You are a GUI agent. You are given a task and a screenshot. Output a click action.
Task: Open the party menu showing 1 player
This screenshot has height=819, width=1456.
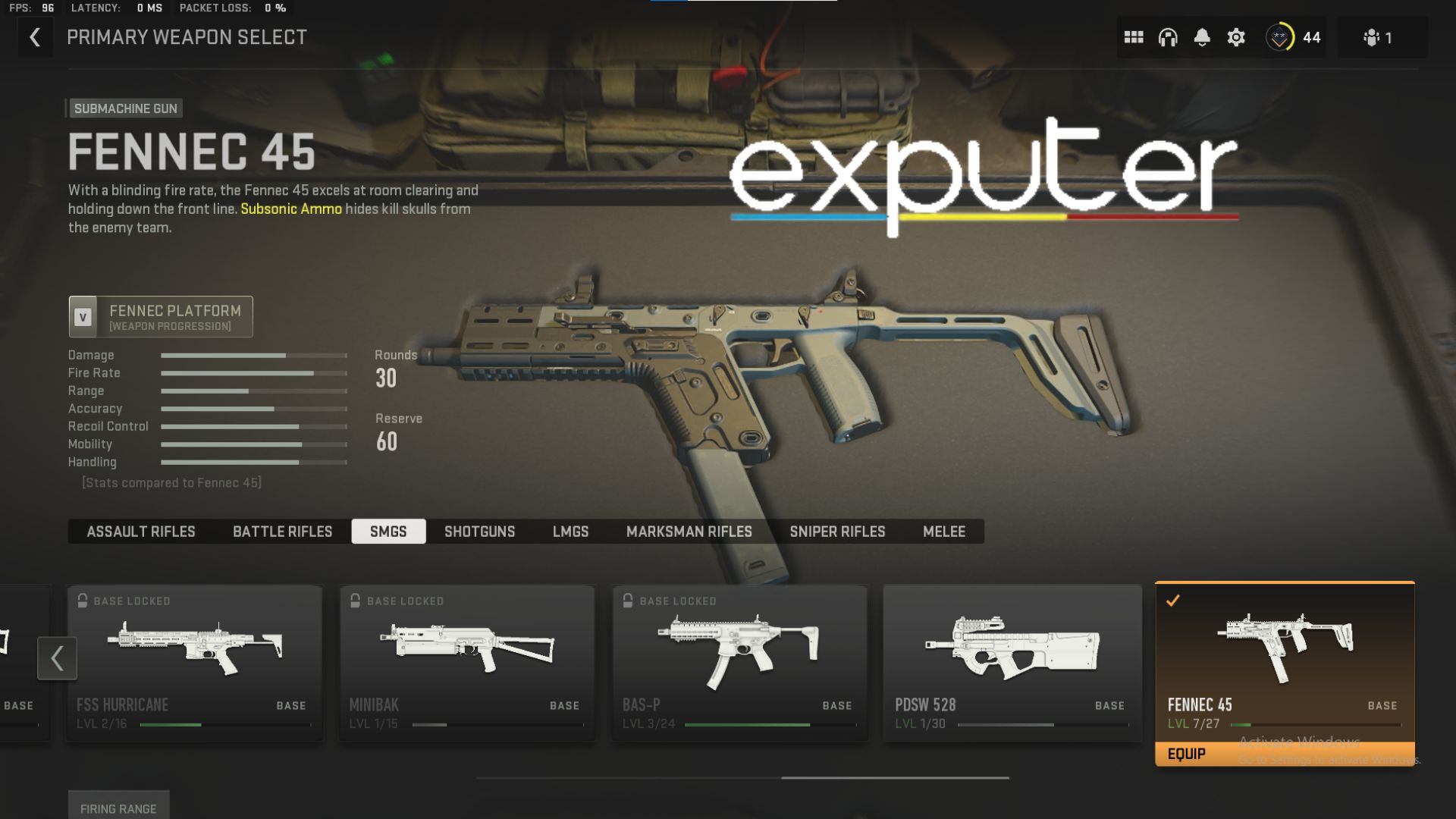click(x=1373, y=36)
